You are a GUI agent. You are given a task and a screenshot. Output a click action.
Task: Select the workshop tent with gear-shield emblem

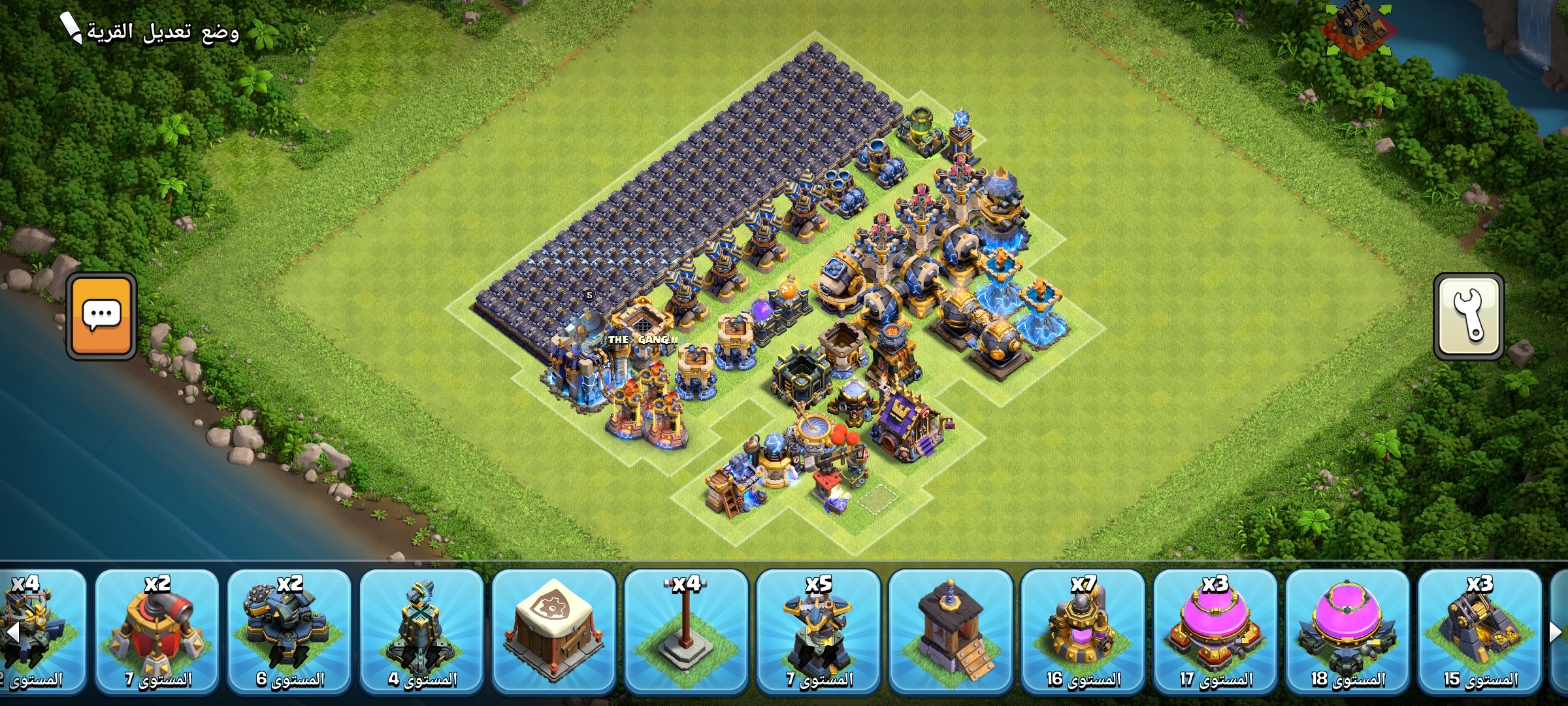(553, 631)
